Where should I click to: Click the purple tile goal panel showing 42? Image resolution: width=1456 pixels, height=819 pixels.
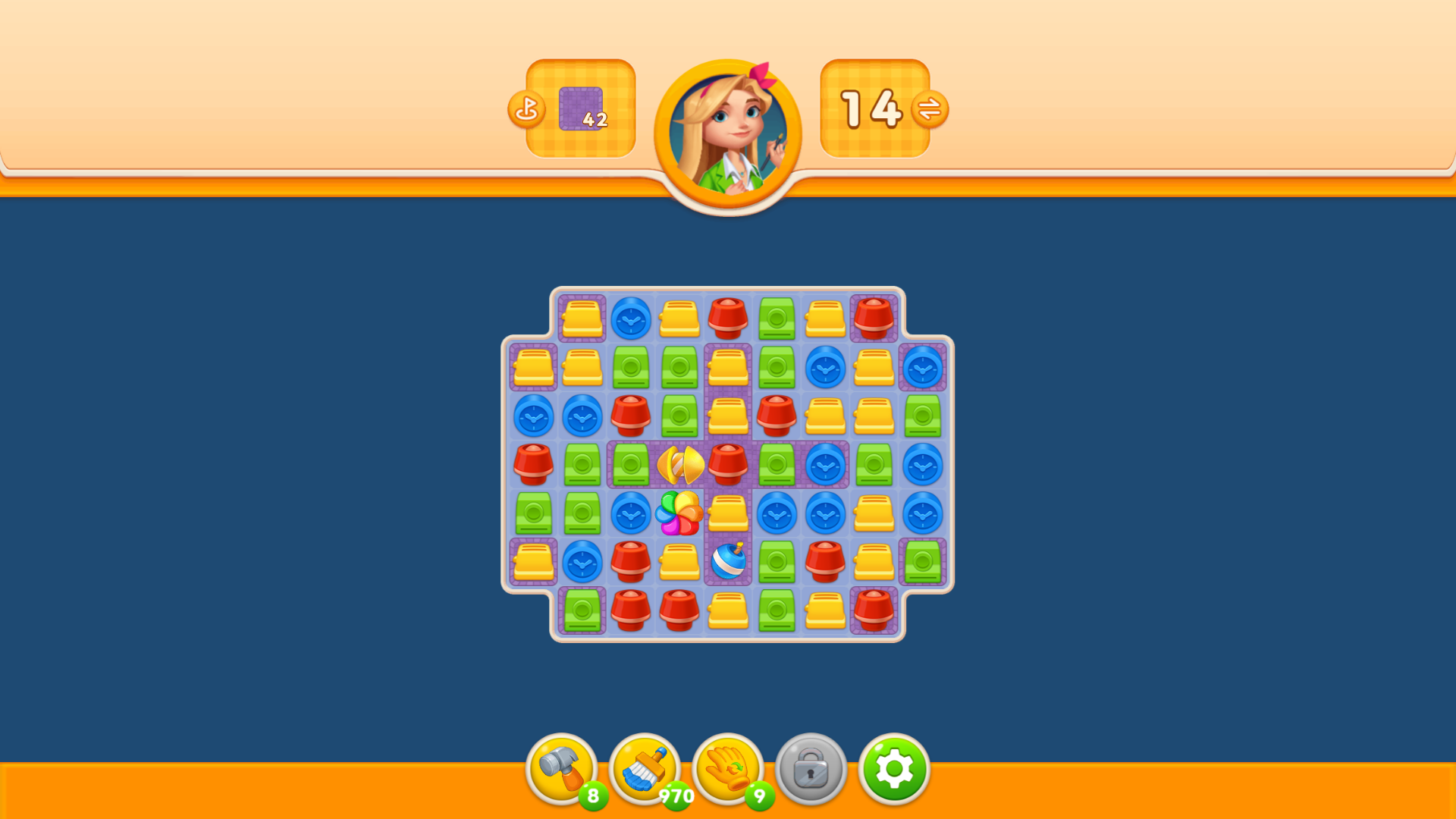point(579,109)
